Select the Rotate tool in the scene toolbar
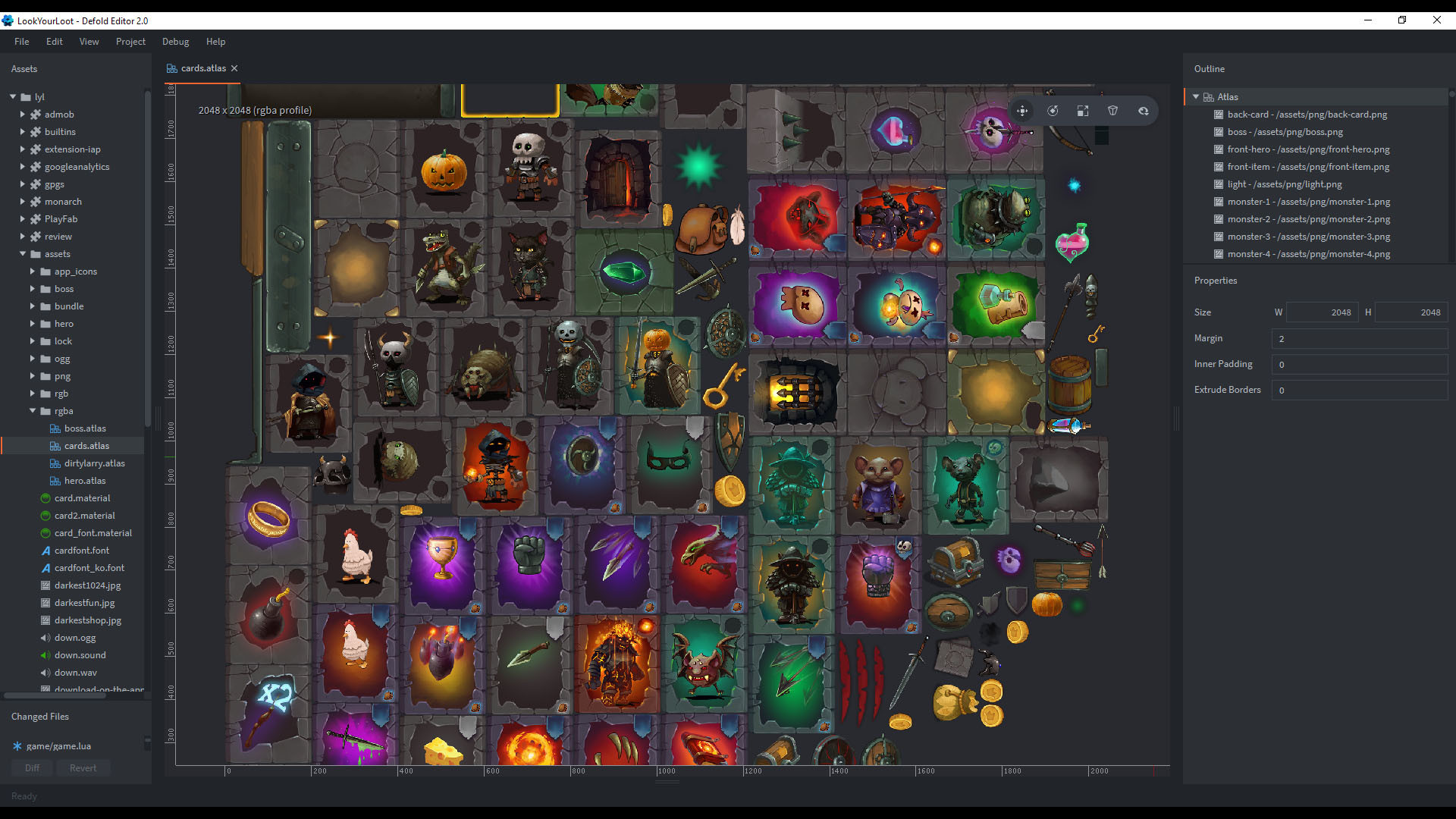This screenshot has width=1456, height=819. (1053, 110)
